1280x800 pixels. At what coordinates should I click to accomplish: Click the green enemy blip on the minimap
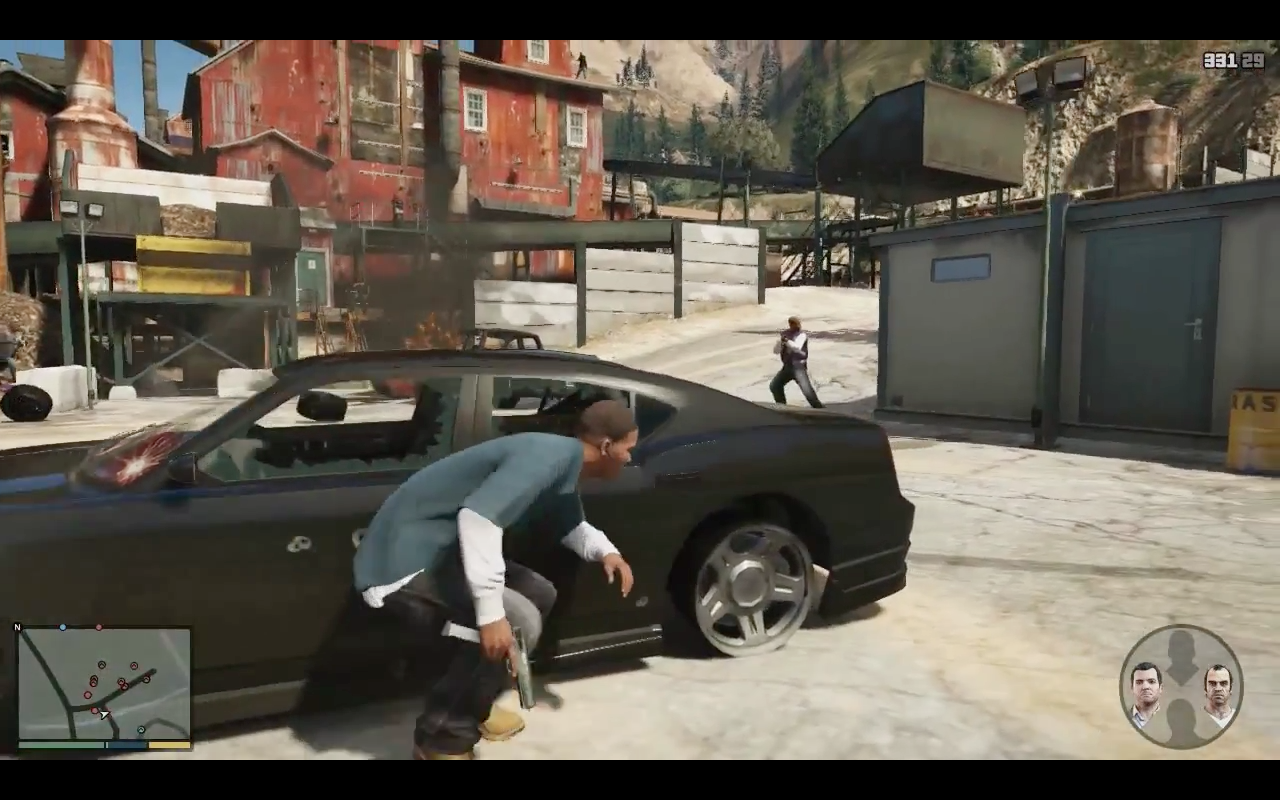coord(141,729)
